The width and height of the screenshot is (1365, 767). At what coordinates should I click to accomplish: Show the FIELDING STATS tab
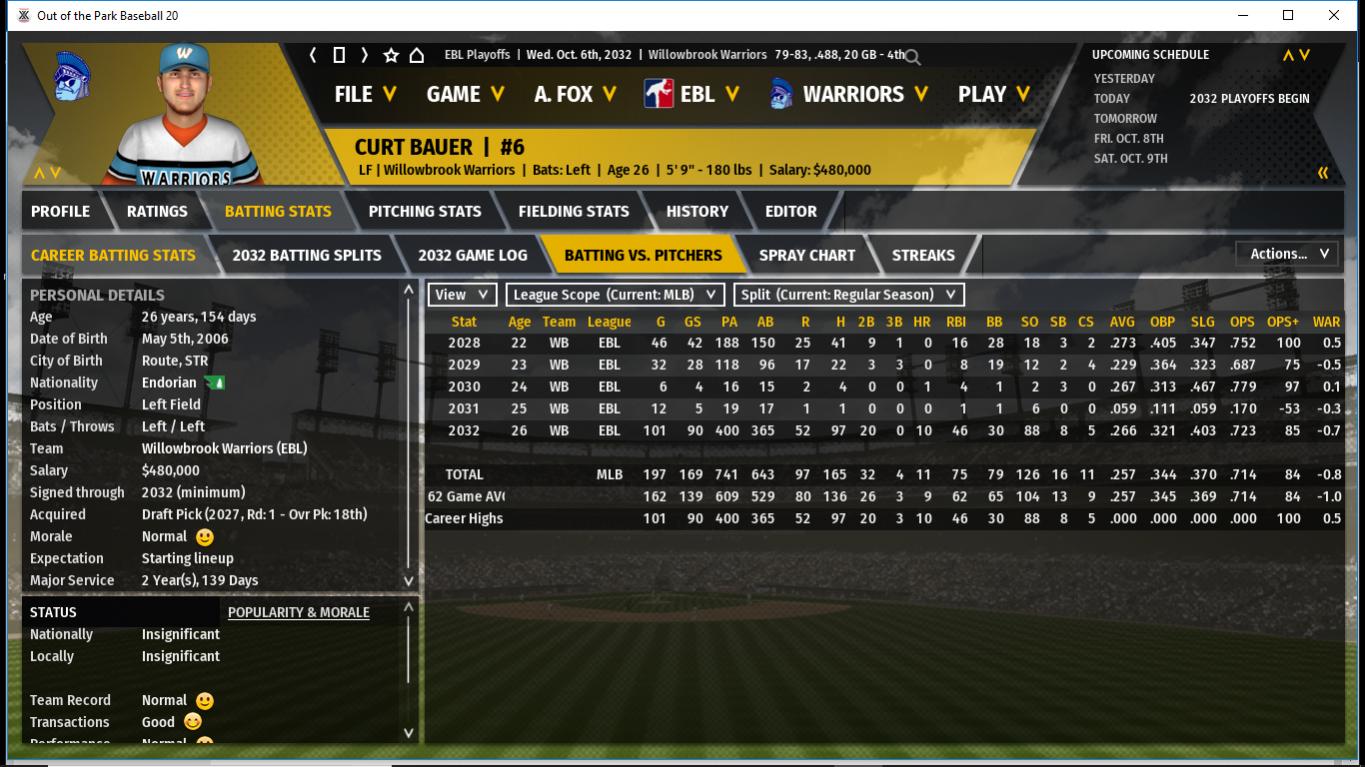pos(574,211)
